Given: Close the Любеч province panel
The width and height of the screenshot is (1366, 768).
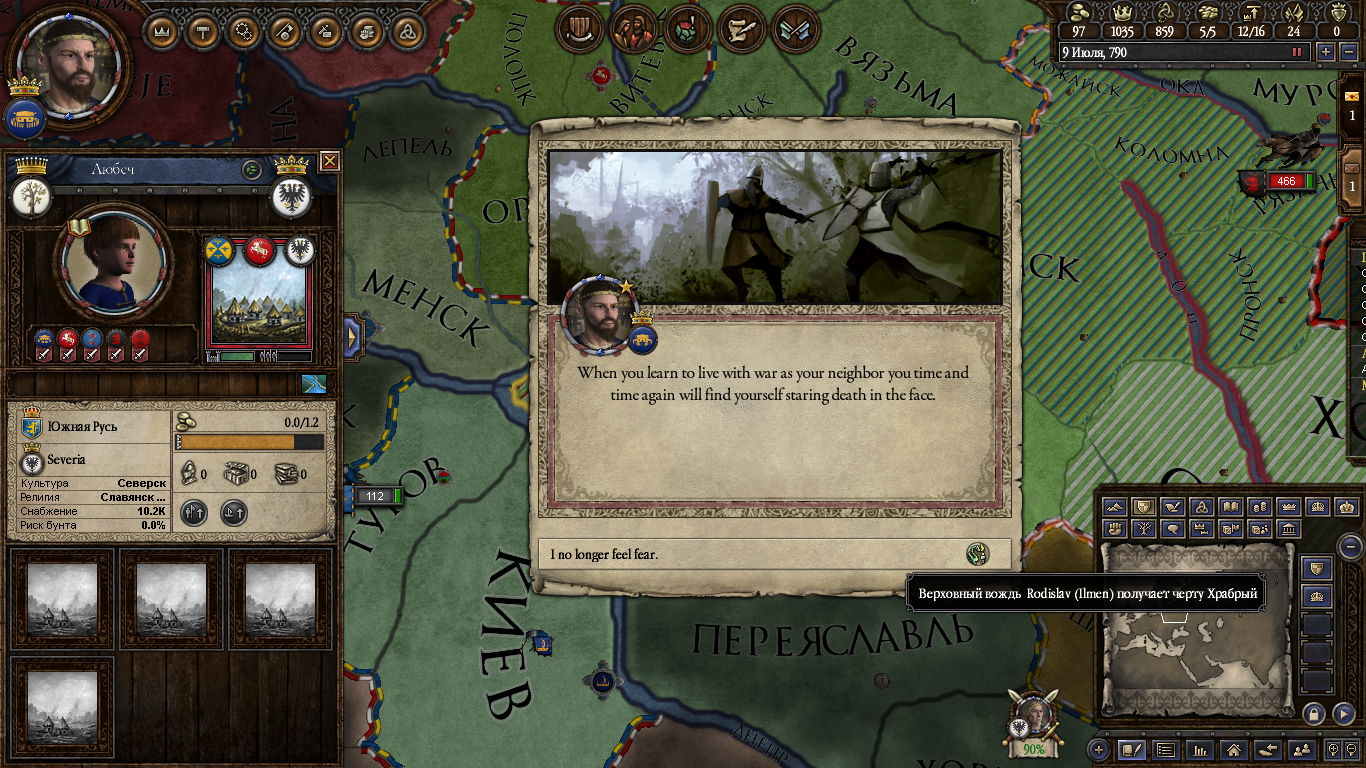Looking at the screenshot, I should click(329, 161).
